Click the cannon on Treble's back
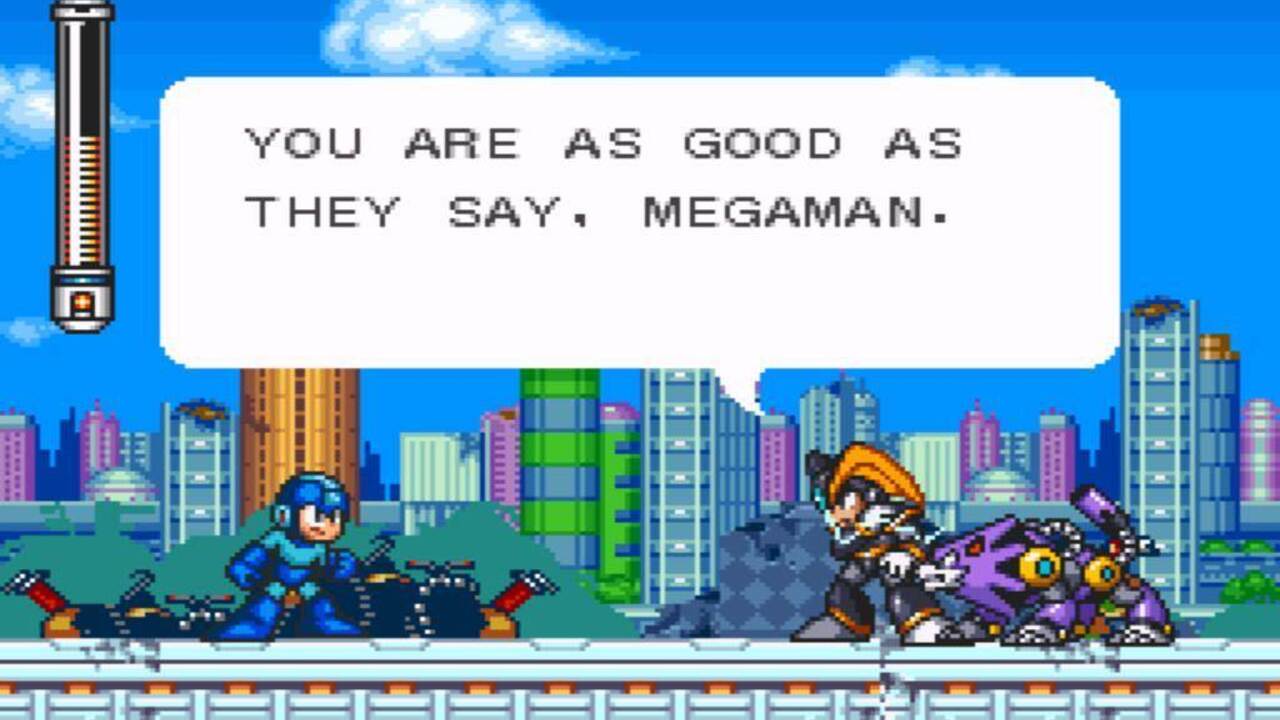Image resolution: width=1280 pixels, height=720 pixels. [x=1095, y=503]
